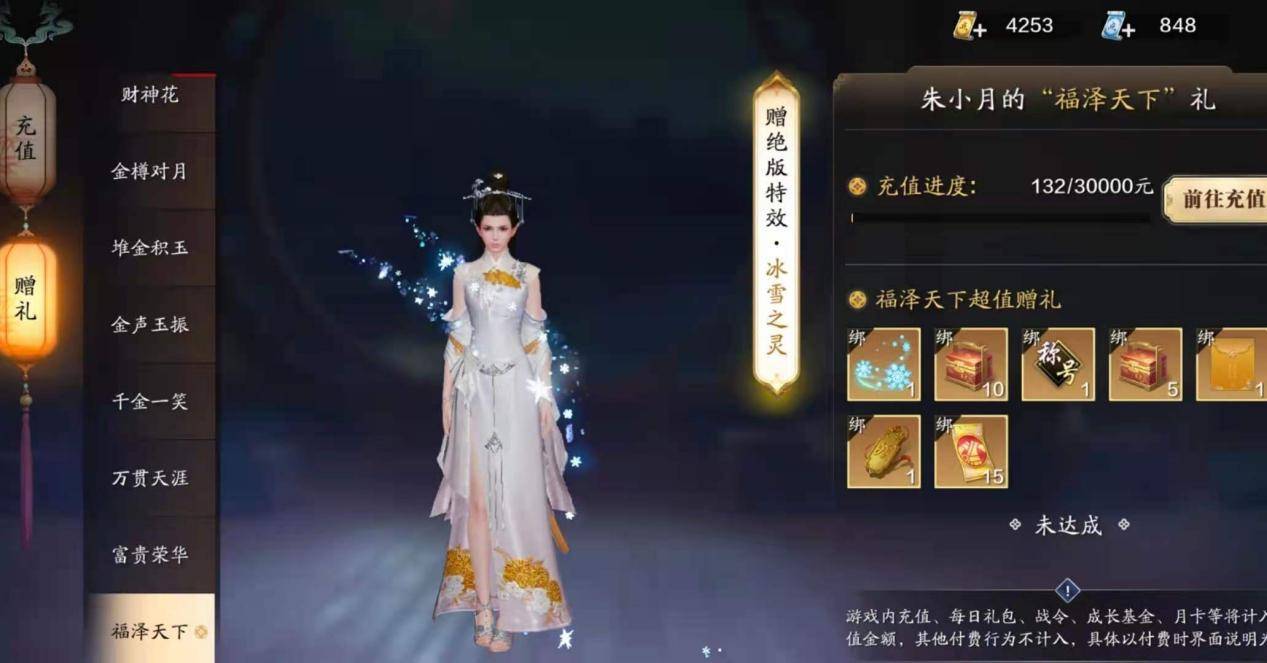Switch to the 万贯天涯 gift tier
This screenshot has height=663, width=1267.
tap(150, 478)
